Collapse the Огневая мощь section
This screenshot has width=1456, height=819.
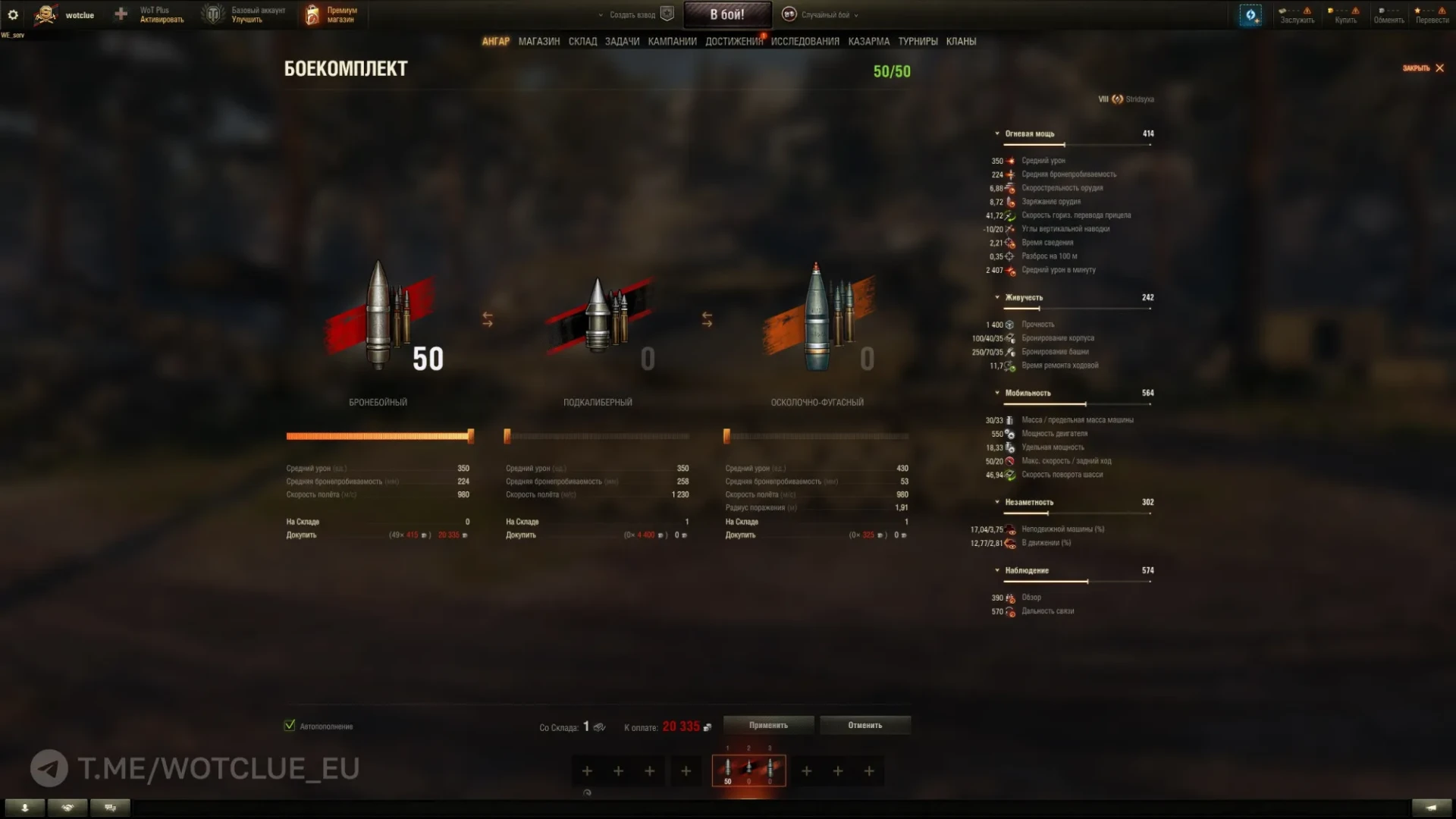[997, 133]
